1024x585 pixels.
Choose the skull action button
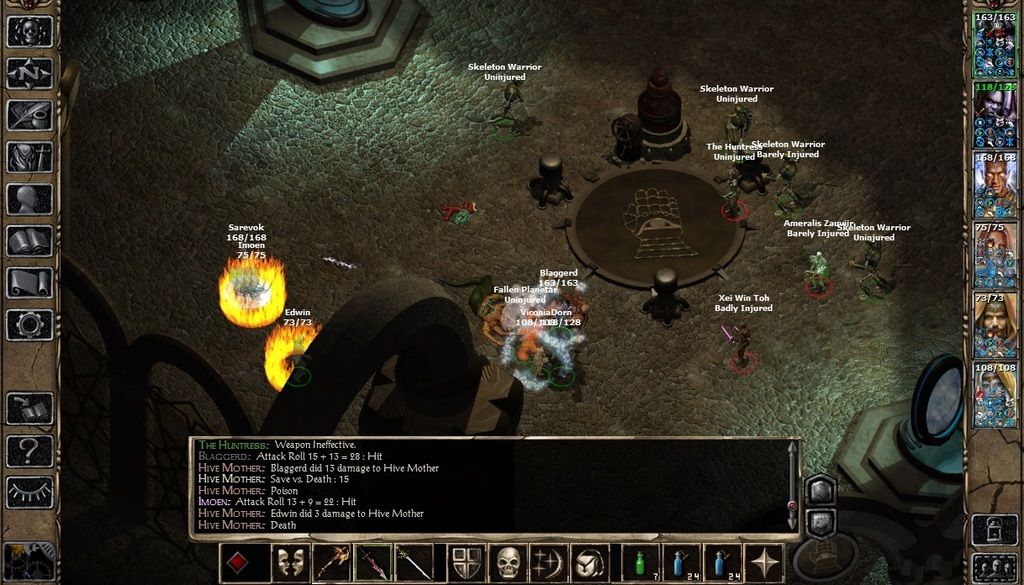tap(509, 563)
